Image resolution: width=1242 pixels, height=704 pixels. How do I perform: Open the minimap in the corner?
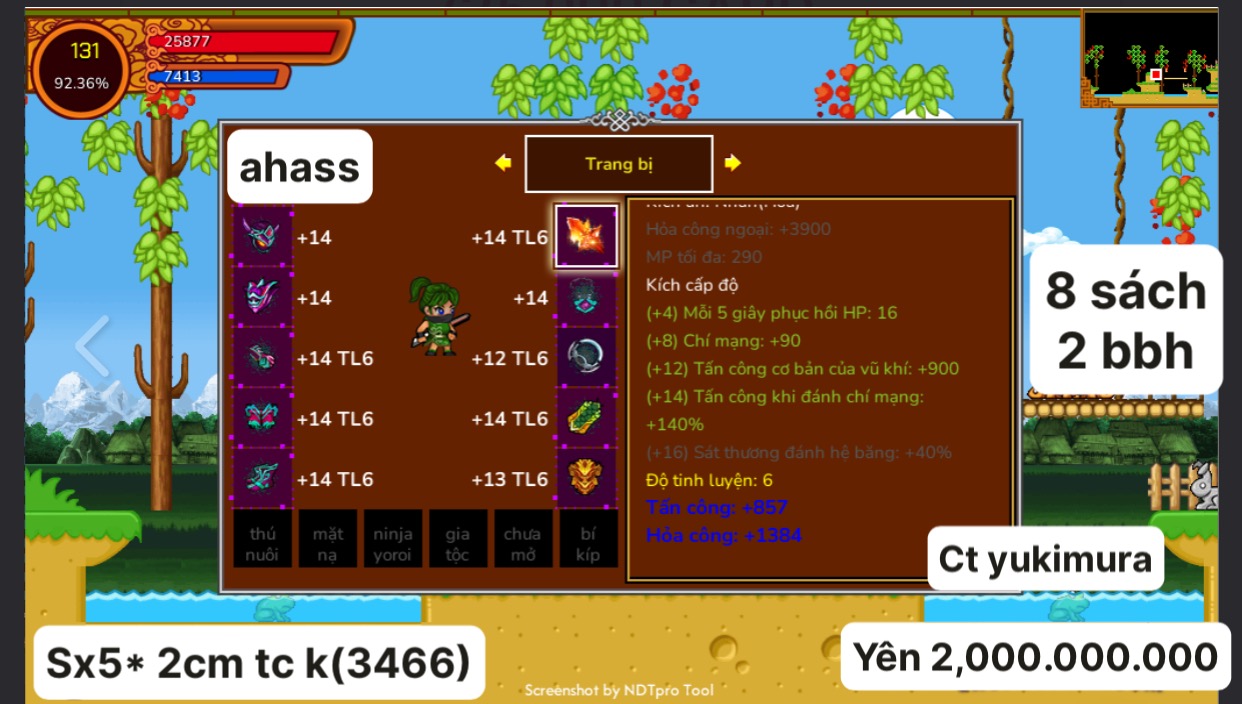pyautogui.click(x=1149, y=58)
